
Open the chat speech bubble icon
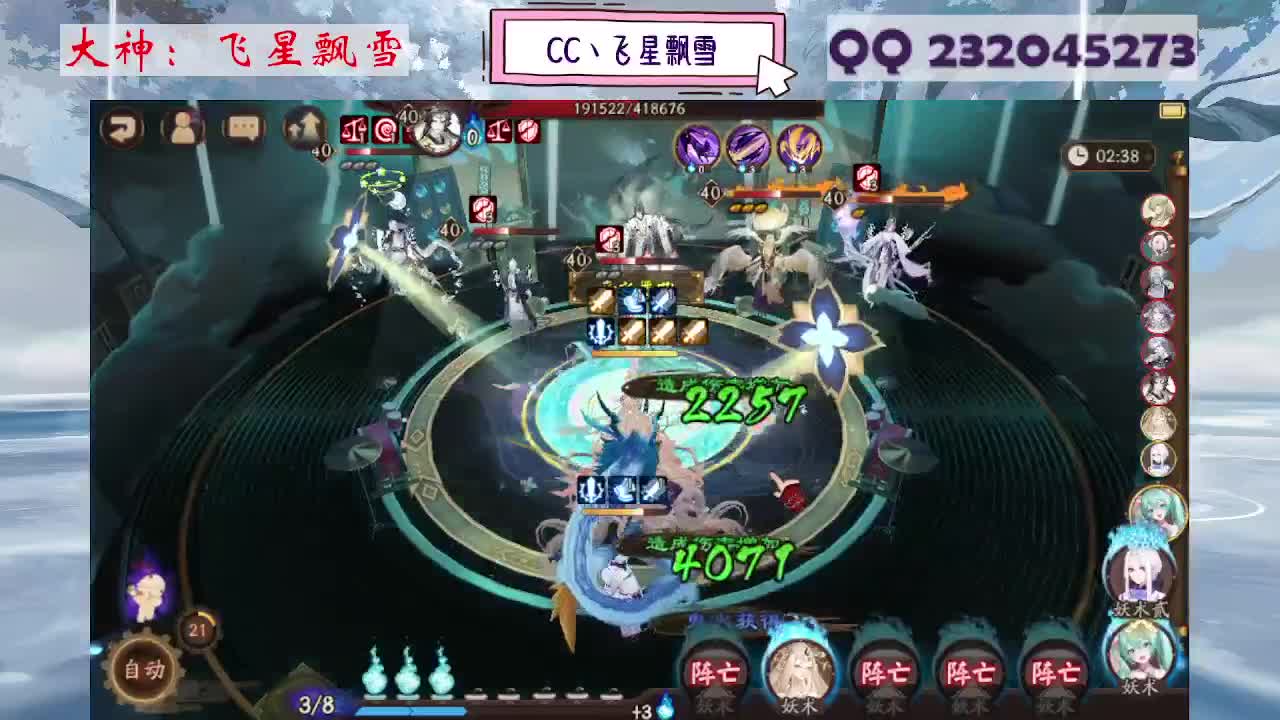[x=243, y=128]
